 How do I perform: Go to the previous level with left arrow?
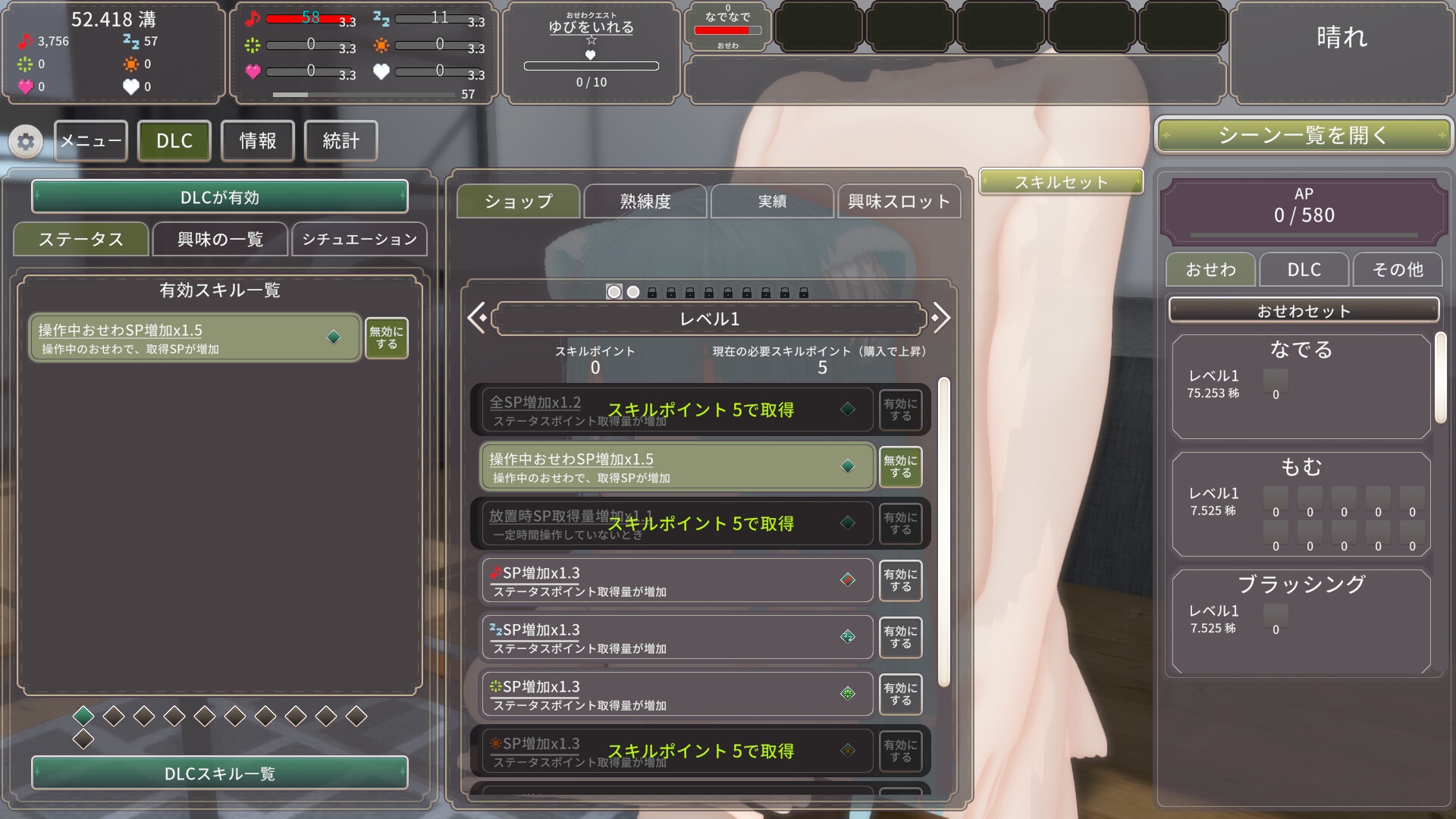(477, 318)
